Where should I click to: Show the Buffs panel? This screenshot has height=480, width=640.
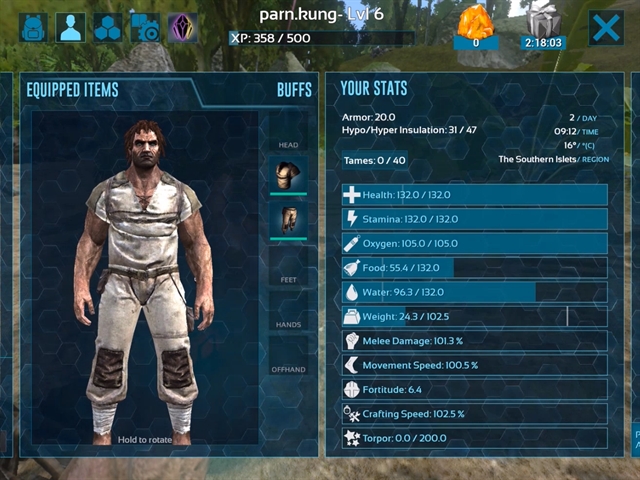click(294, 90)
